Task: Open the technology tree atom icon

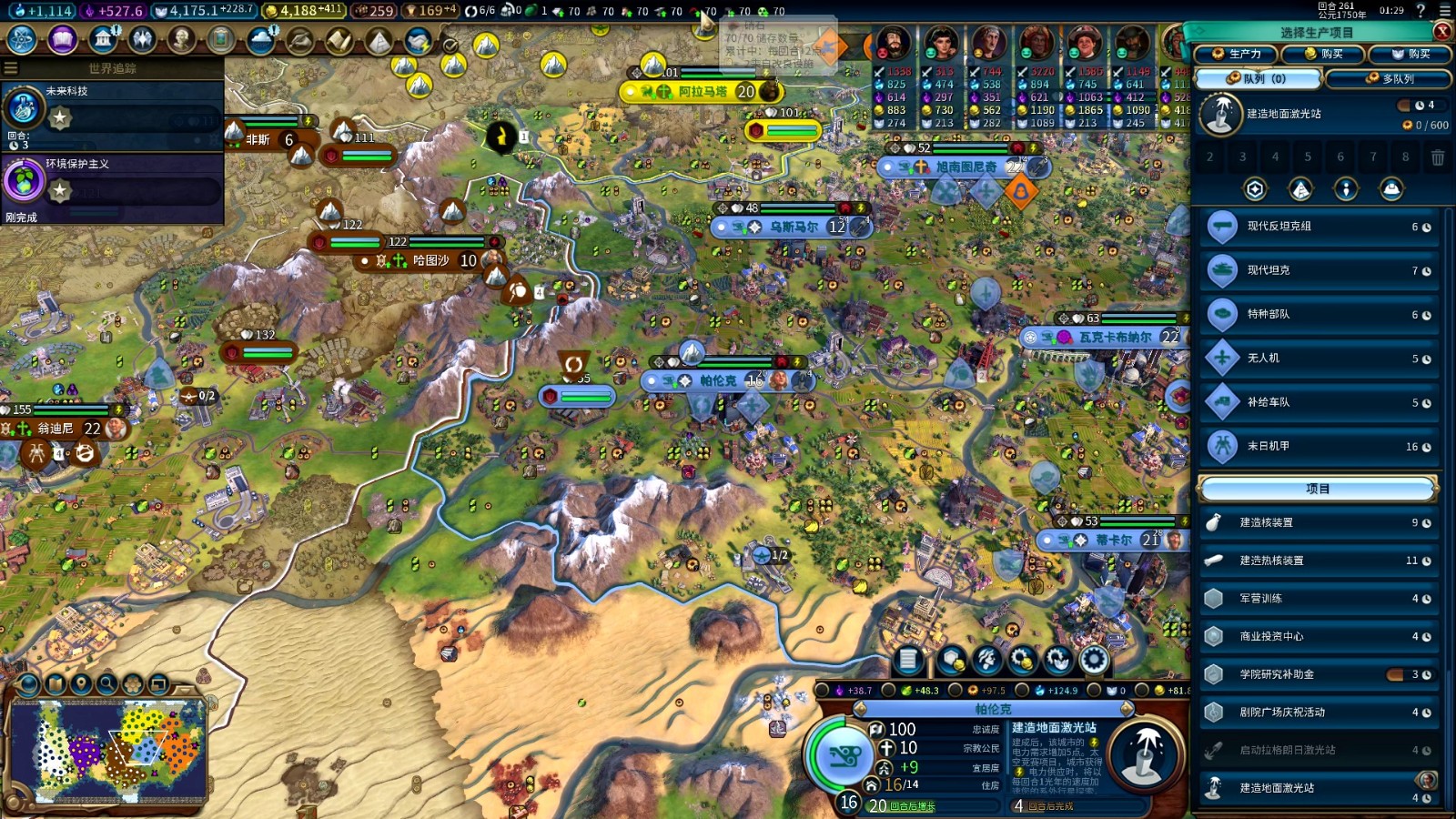Action: click(x=21, y=39)
